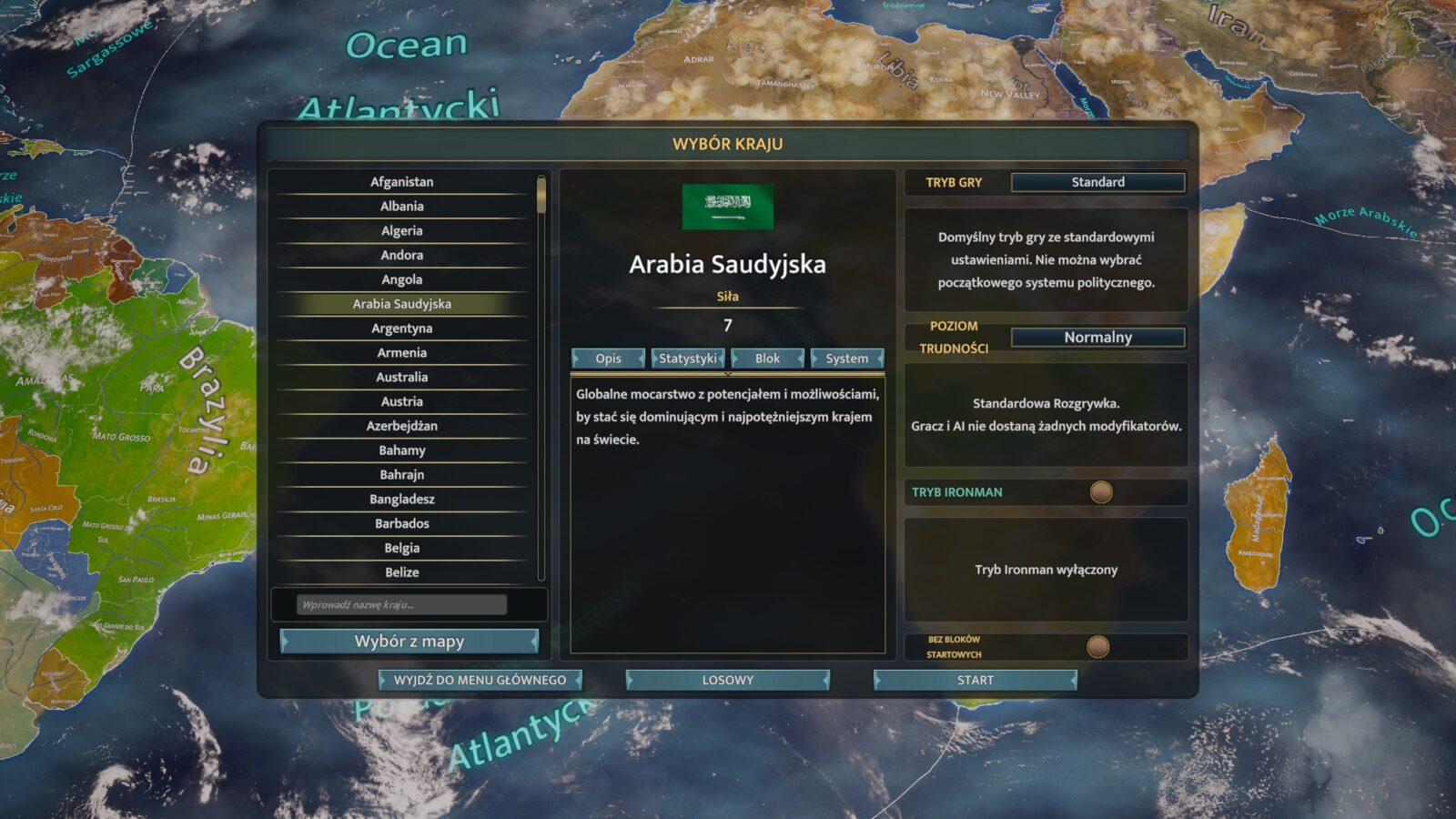Change the game mode Standard selector
The width and height of the screenshot is (1456, 819).
(x=1097, y=182)
